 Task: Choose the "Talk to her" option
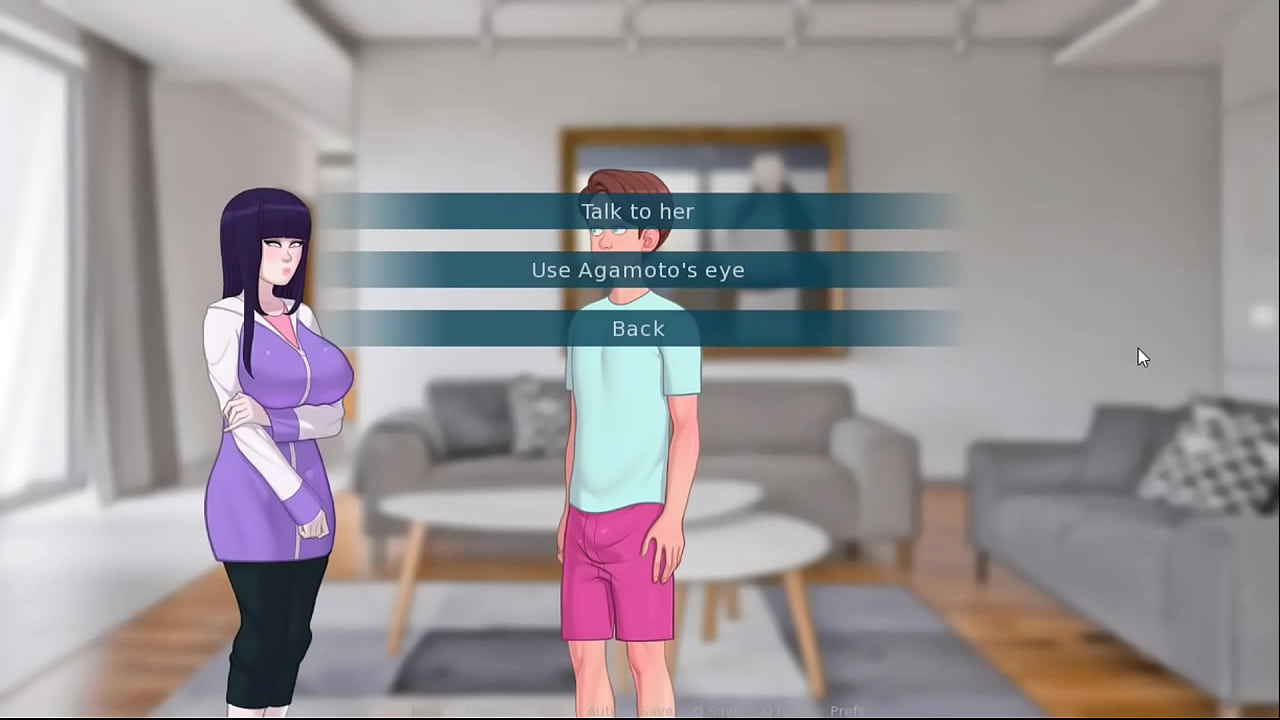click(638, 211)
